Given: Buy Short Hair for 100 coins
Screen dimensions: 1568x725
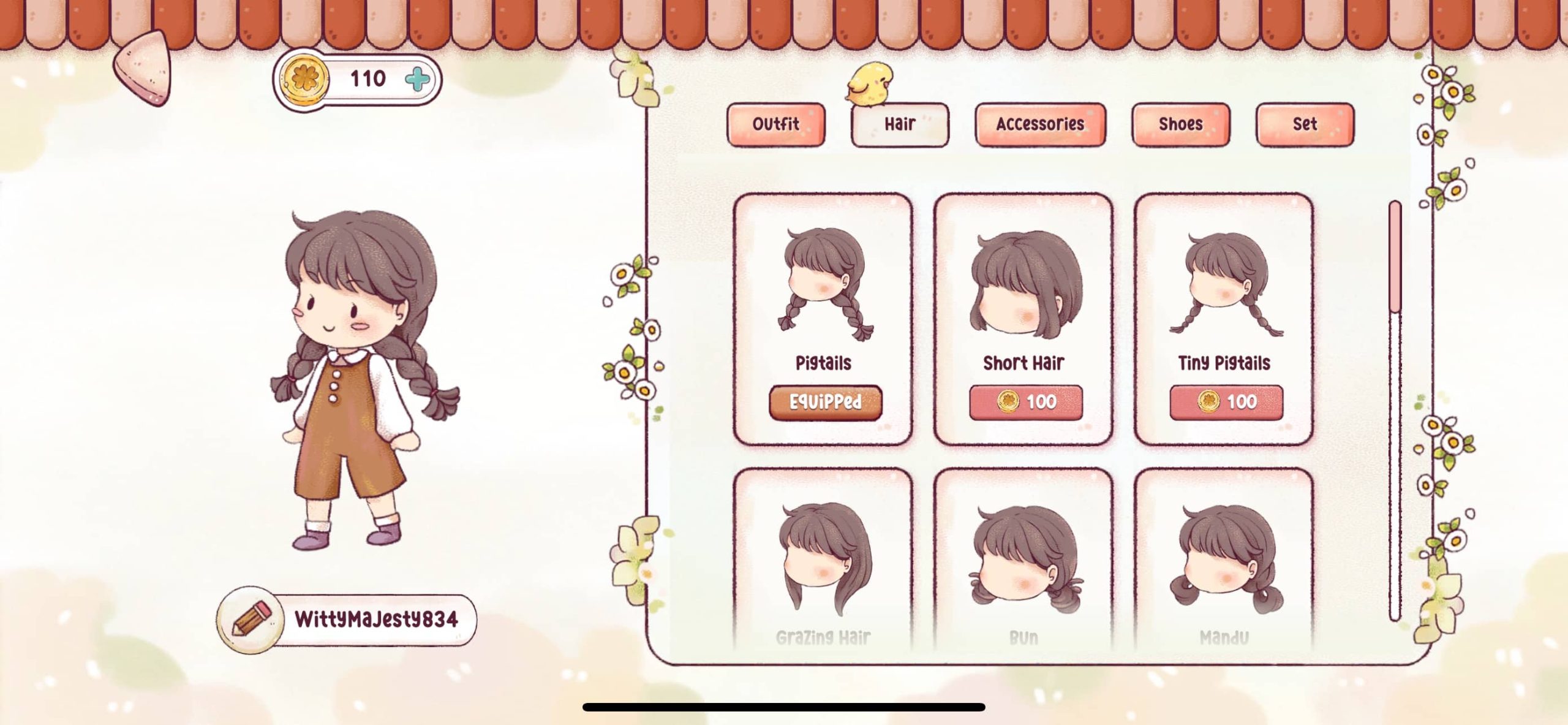Looking at the screenshot, I should 1025,402.
